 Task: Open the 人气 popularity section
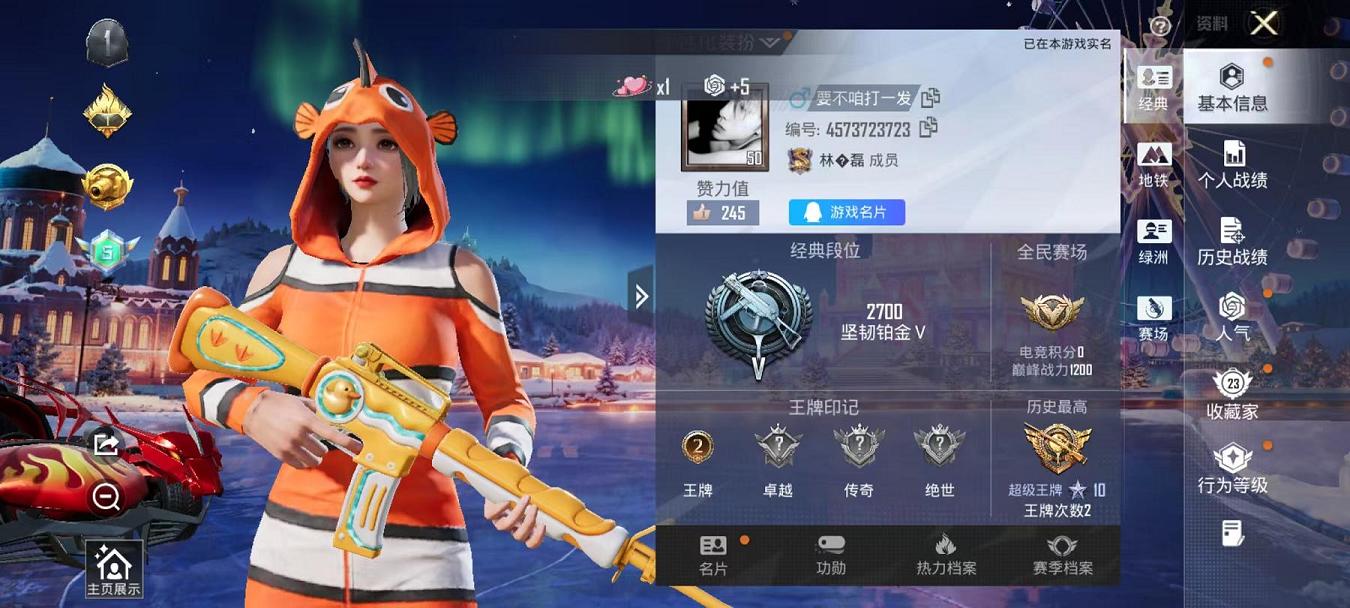coord(1232,318)
